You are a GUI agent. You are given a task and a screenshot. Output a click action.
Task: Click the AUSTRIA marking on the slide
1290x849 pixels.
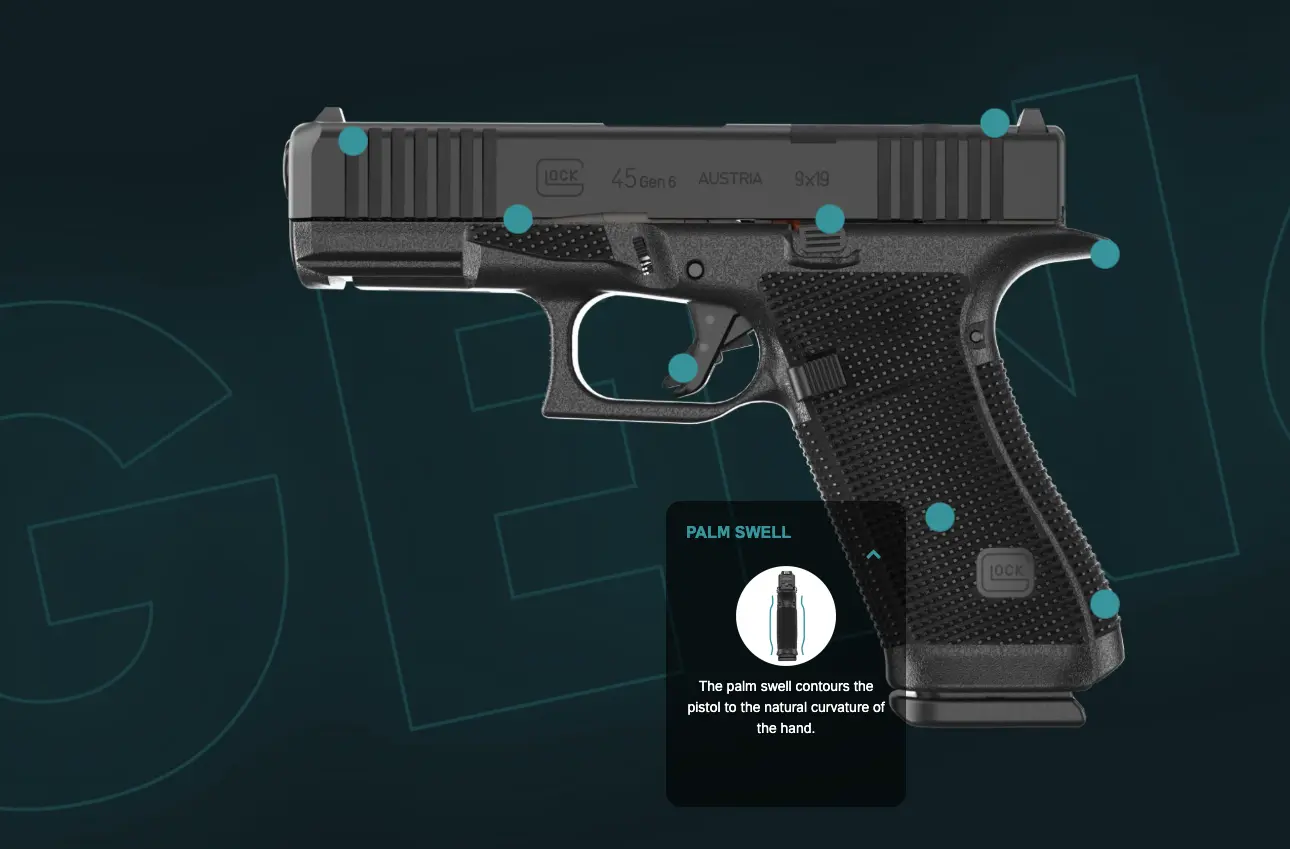733,179
